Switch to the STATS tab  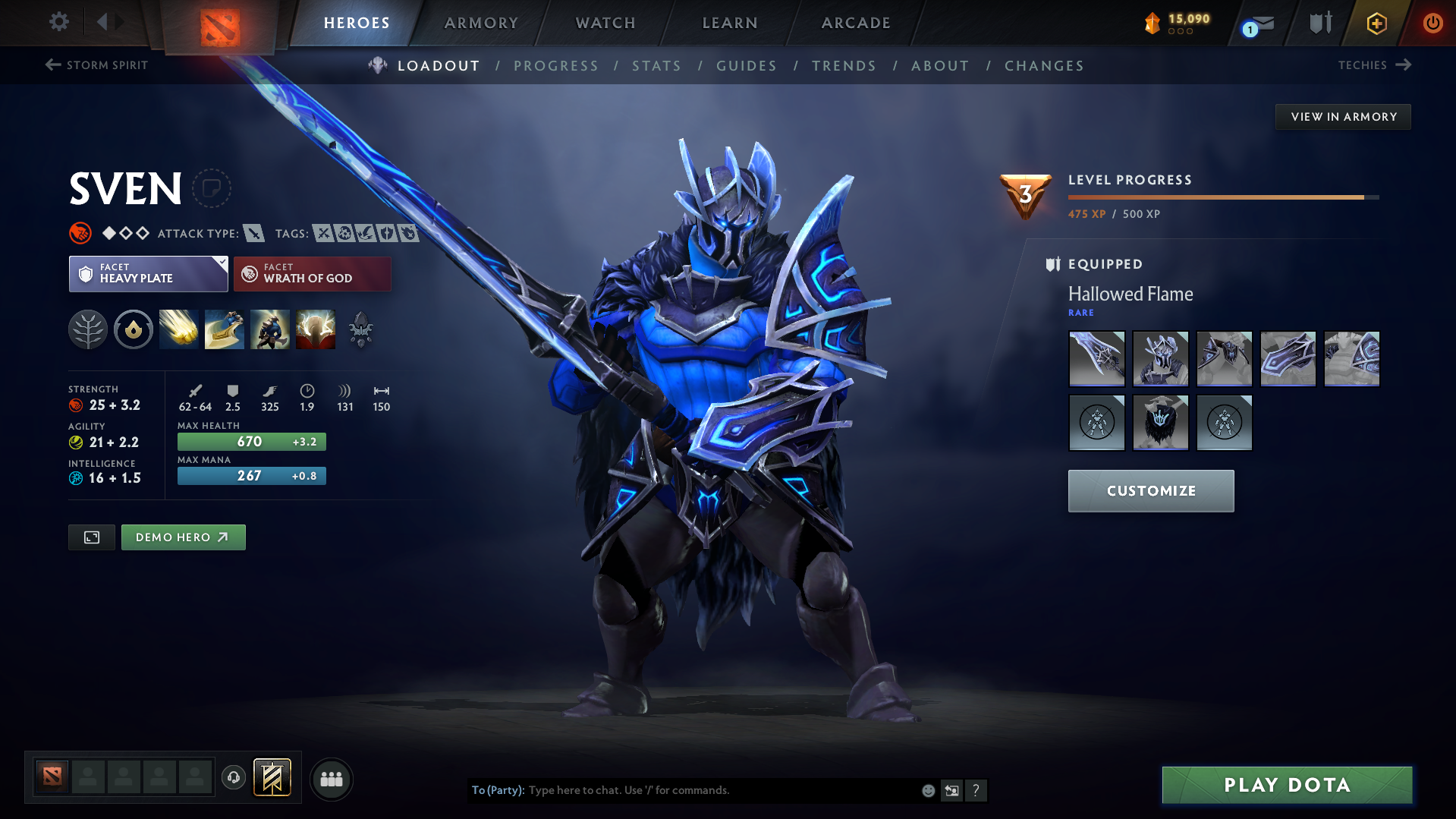point(656,66)
